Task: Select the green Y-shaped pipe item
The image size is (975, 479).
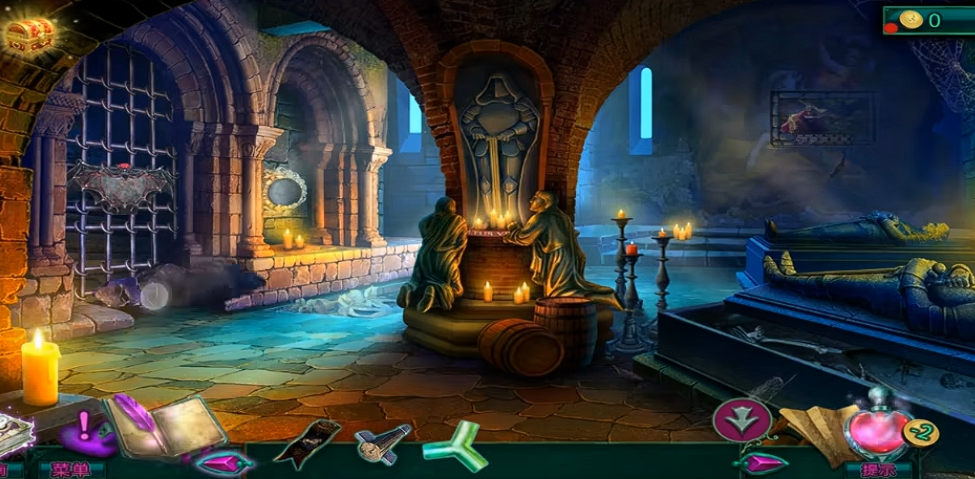Action: [x=453, y=444]
